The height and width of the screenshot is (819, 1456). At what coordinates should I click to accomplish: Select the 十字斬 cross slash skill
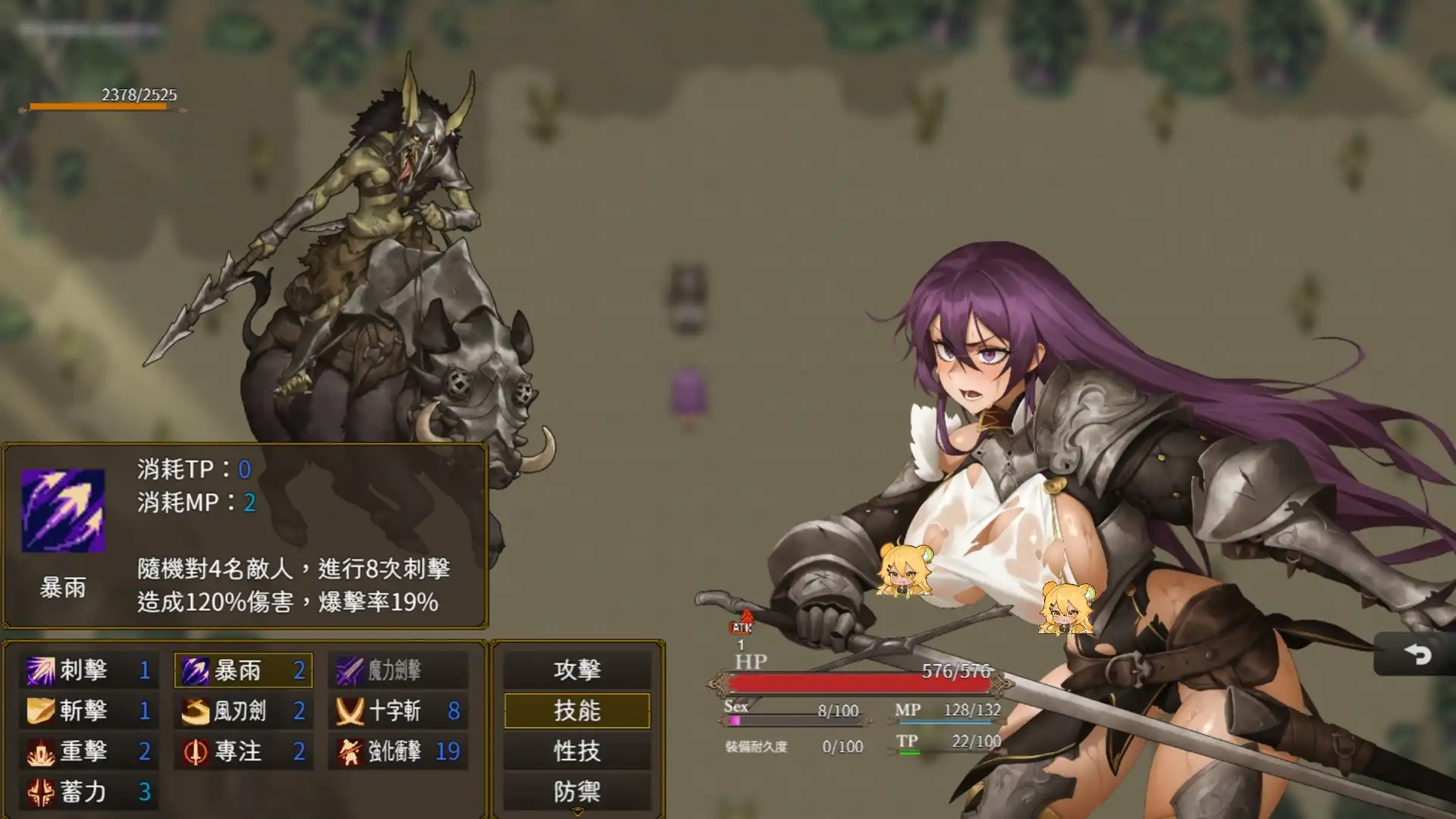pos(350,711)
